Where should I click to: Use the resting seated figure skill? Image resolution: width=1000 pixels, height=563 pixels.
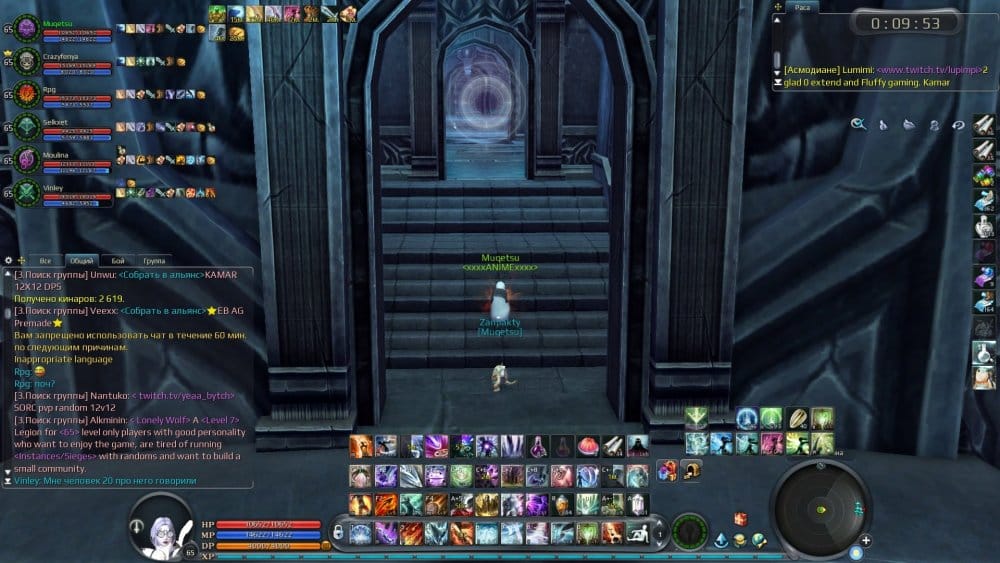pos(636,532)
